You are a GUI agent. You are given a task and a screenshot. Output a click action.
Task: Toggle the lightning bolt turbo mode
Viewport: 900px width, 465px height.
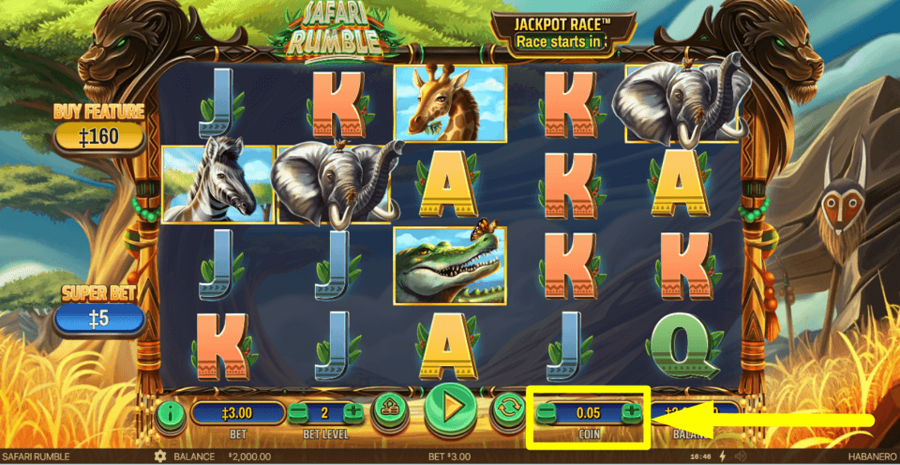[722, 456]
